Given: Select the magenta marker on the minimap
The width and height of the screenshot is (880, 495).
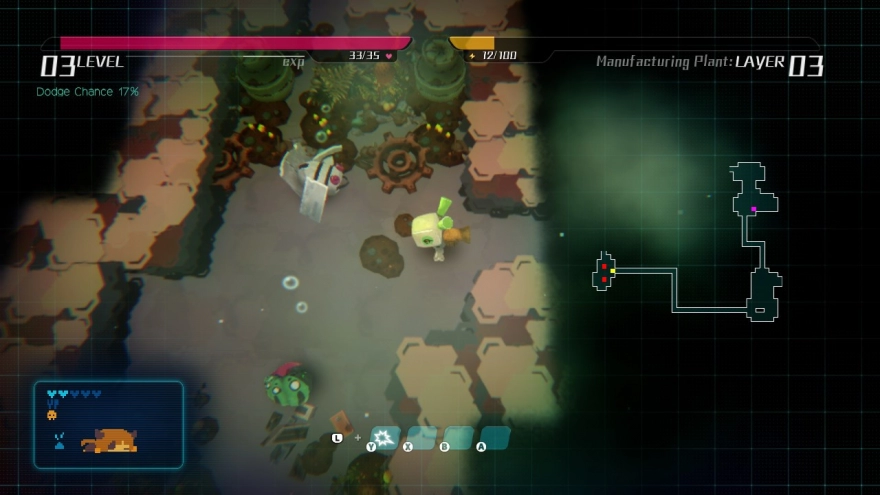Looking at the screenshot, I should pos(753,209).
